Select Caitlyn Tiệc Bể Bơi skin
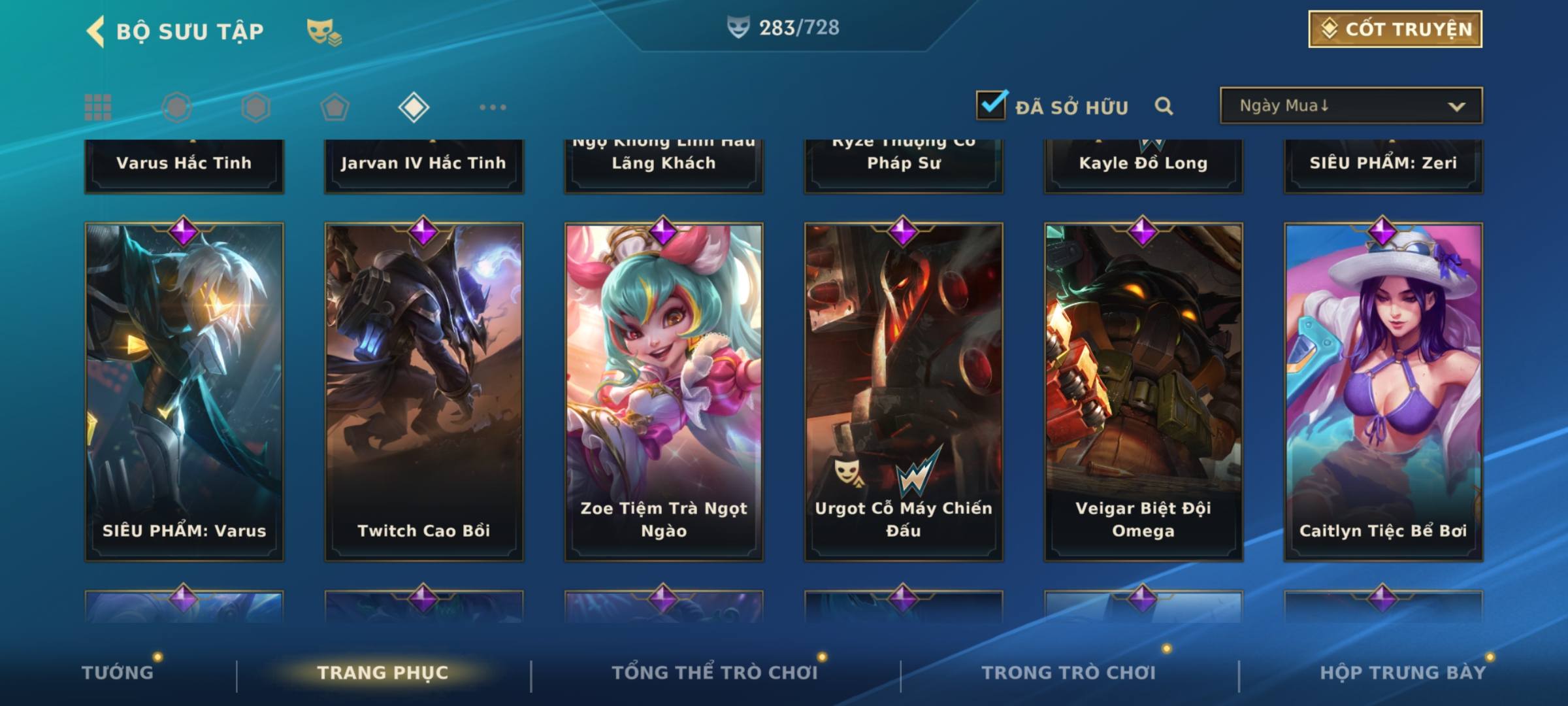 point(1383,391)
